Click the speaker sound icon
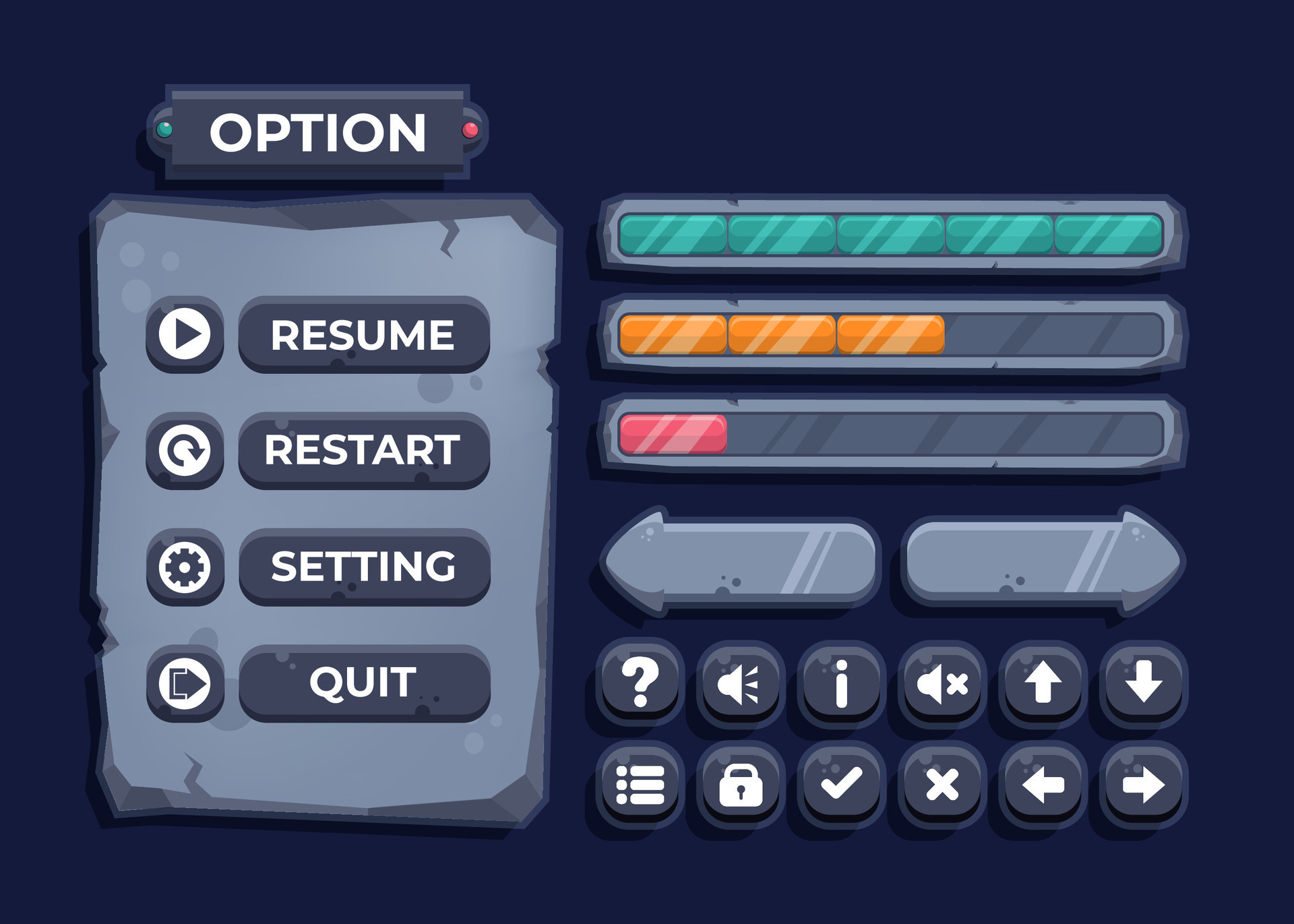The image size is (1294, 924). (741, 684)
